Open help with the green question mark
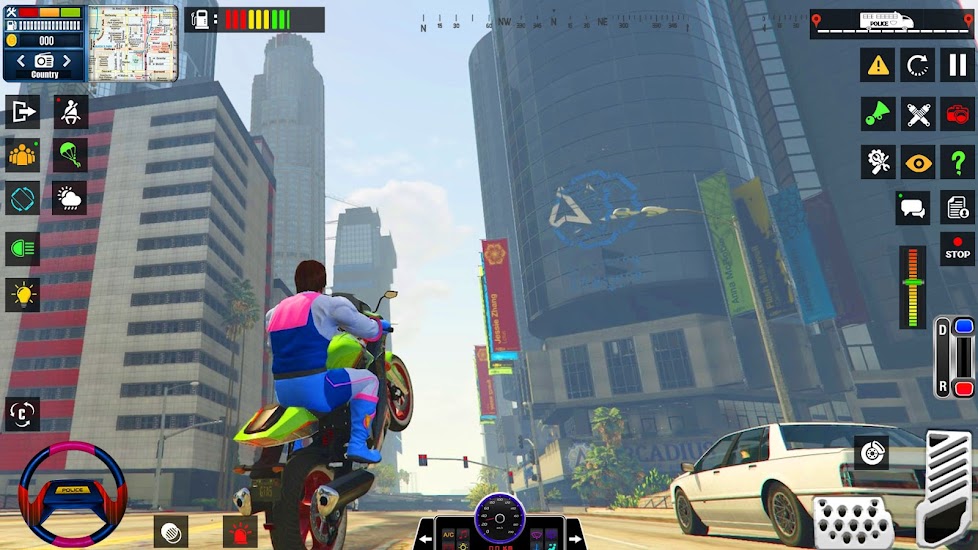The image size is (978, 550). pos(957,162)
